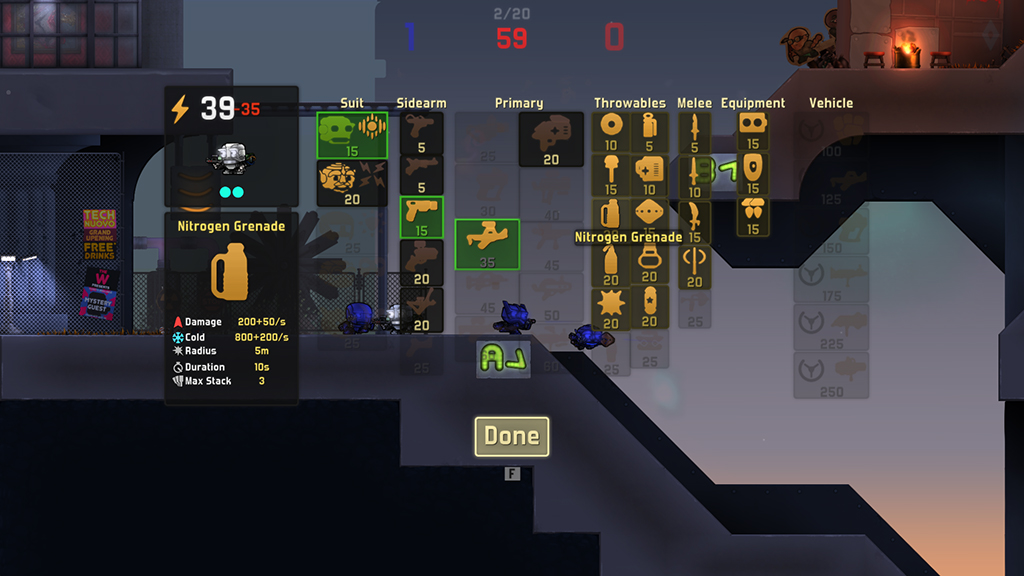Select the mushroom-shaped throwable costing 15

610,174
